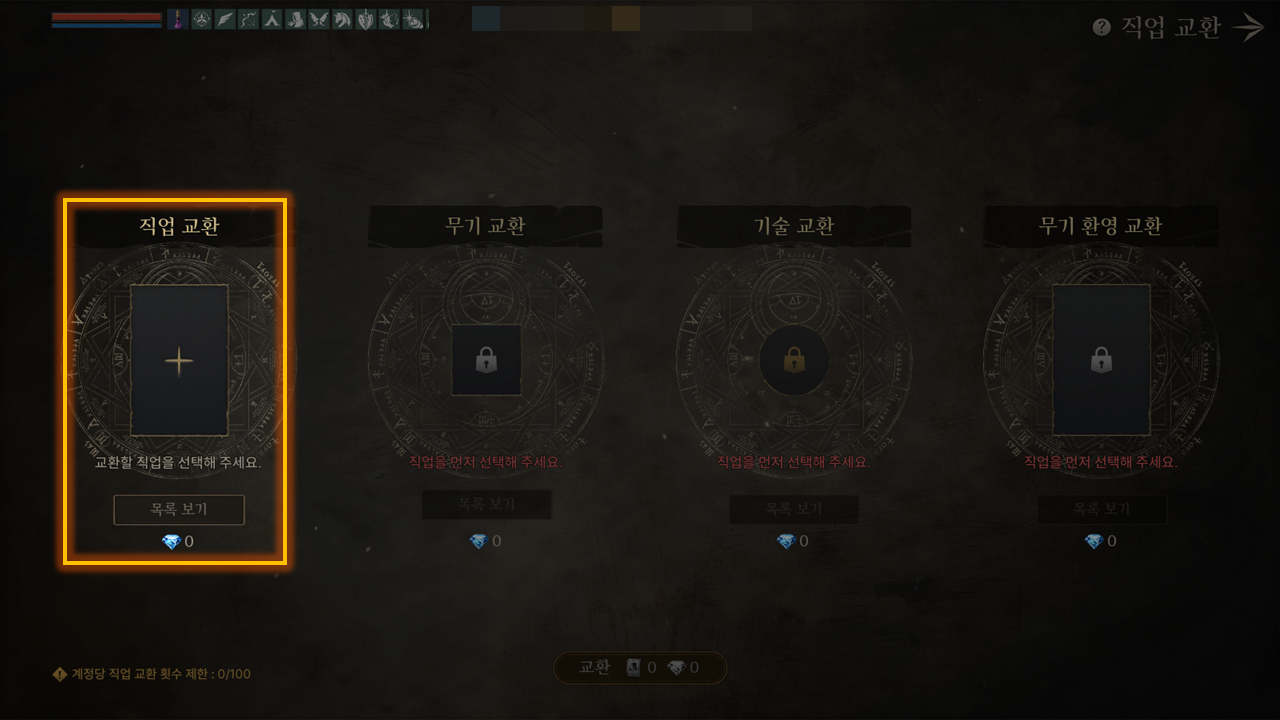
Task: Exit via the arrow at top right
Action: point(1249,28)
